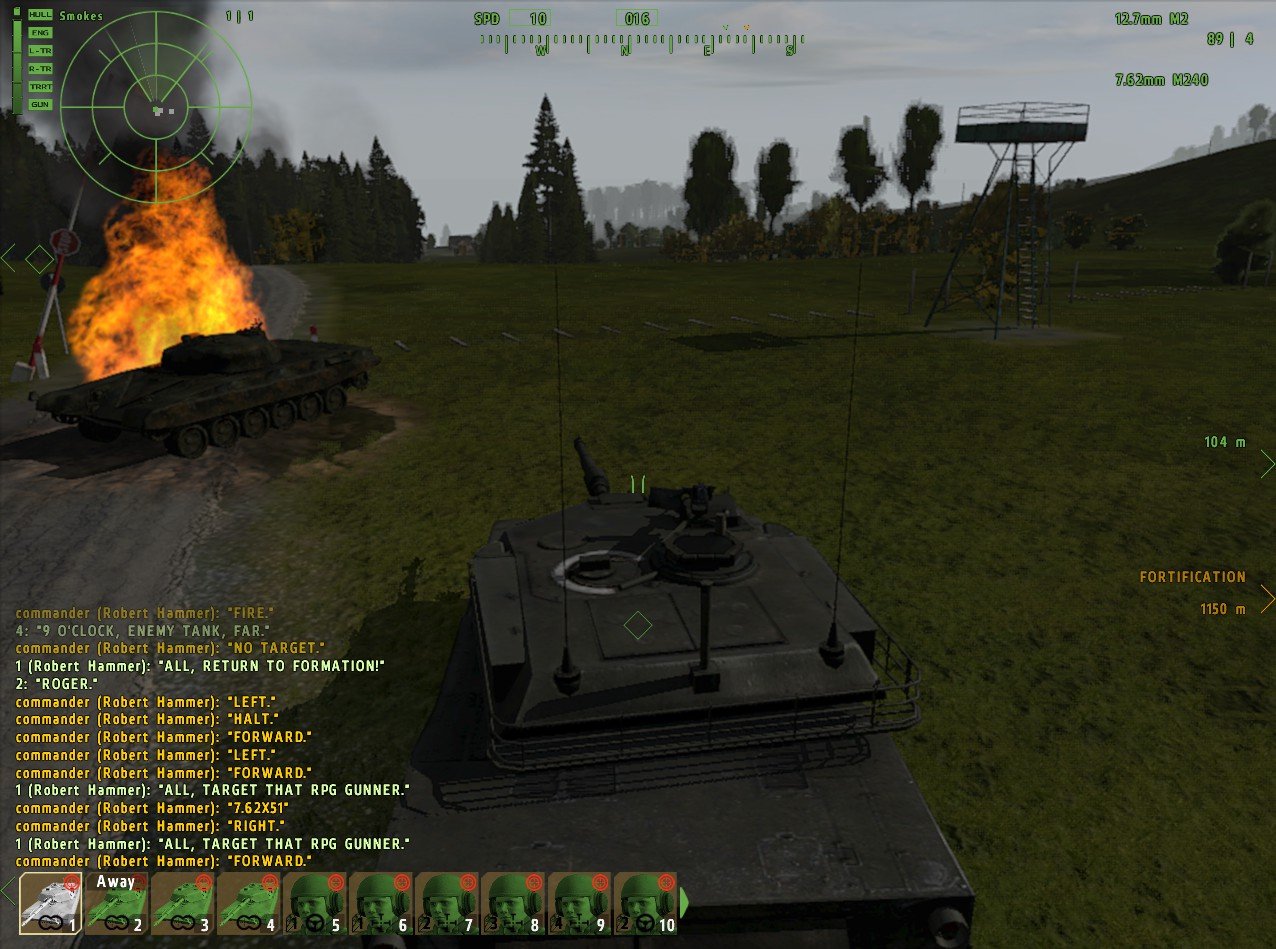
Task: Choose tank unit 3 in the squad bar
Action: (182, 903)
